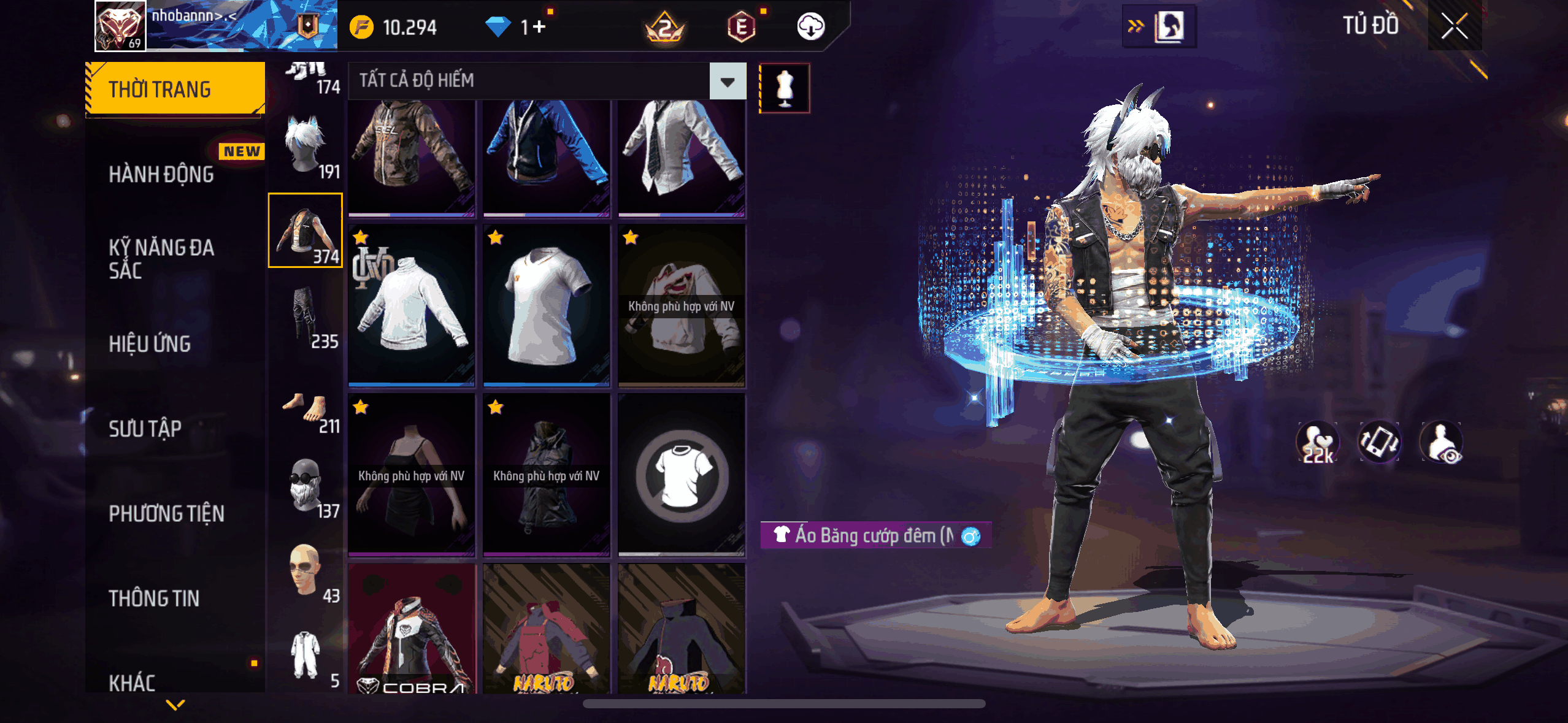Switch to the Hành Động tab
This screenshot has width=1568, height=723.
coord(161,175)
